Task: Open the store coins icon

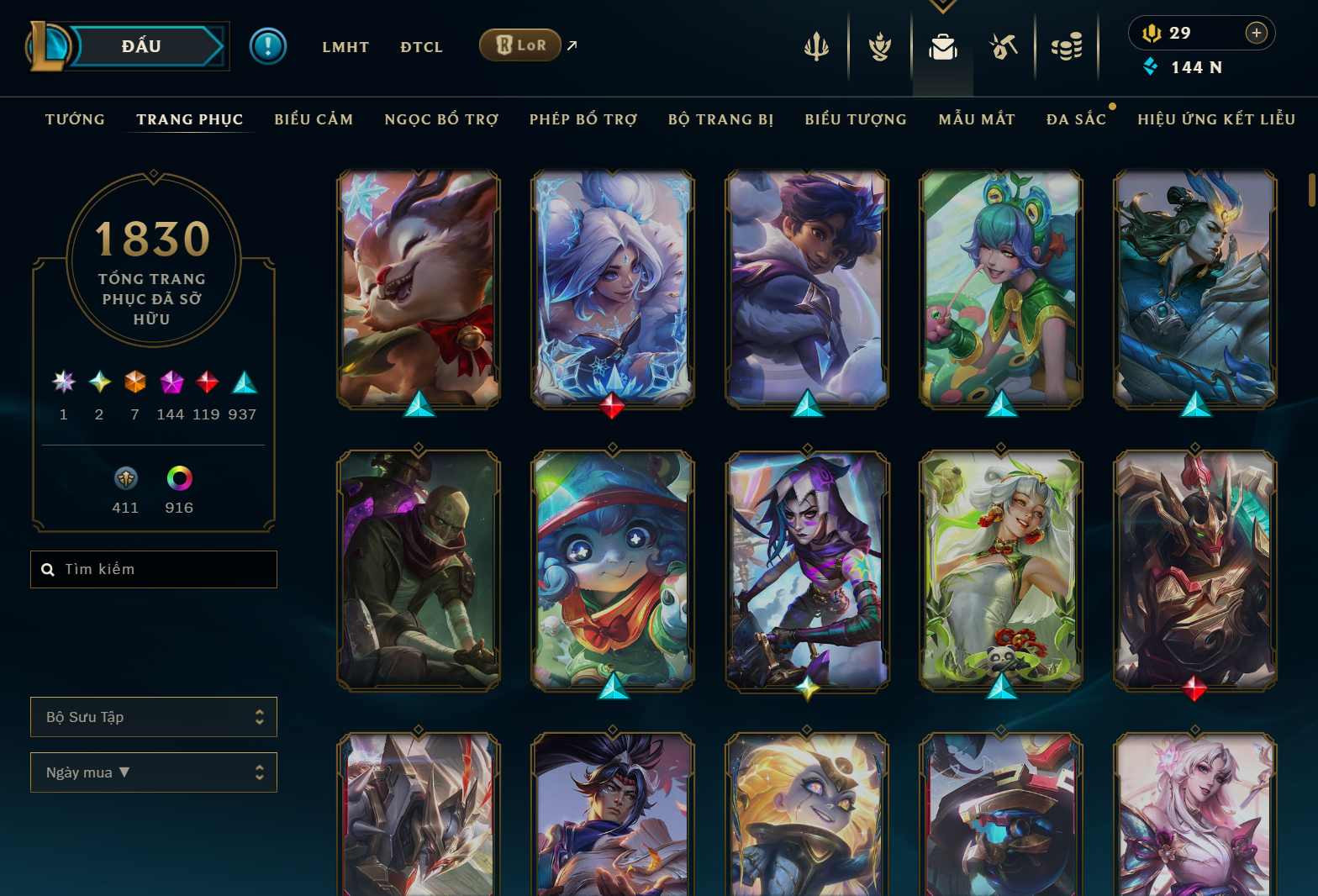Action: (x=1067, y=47)
